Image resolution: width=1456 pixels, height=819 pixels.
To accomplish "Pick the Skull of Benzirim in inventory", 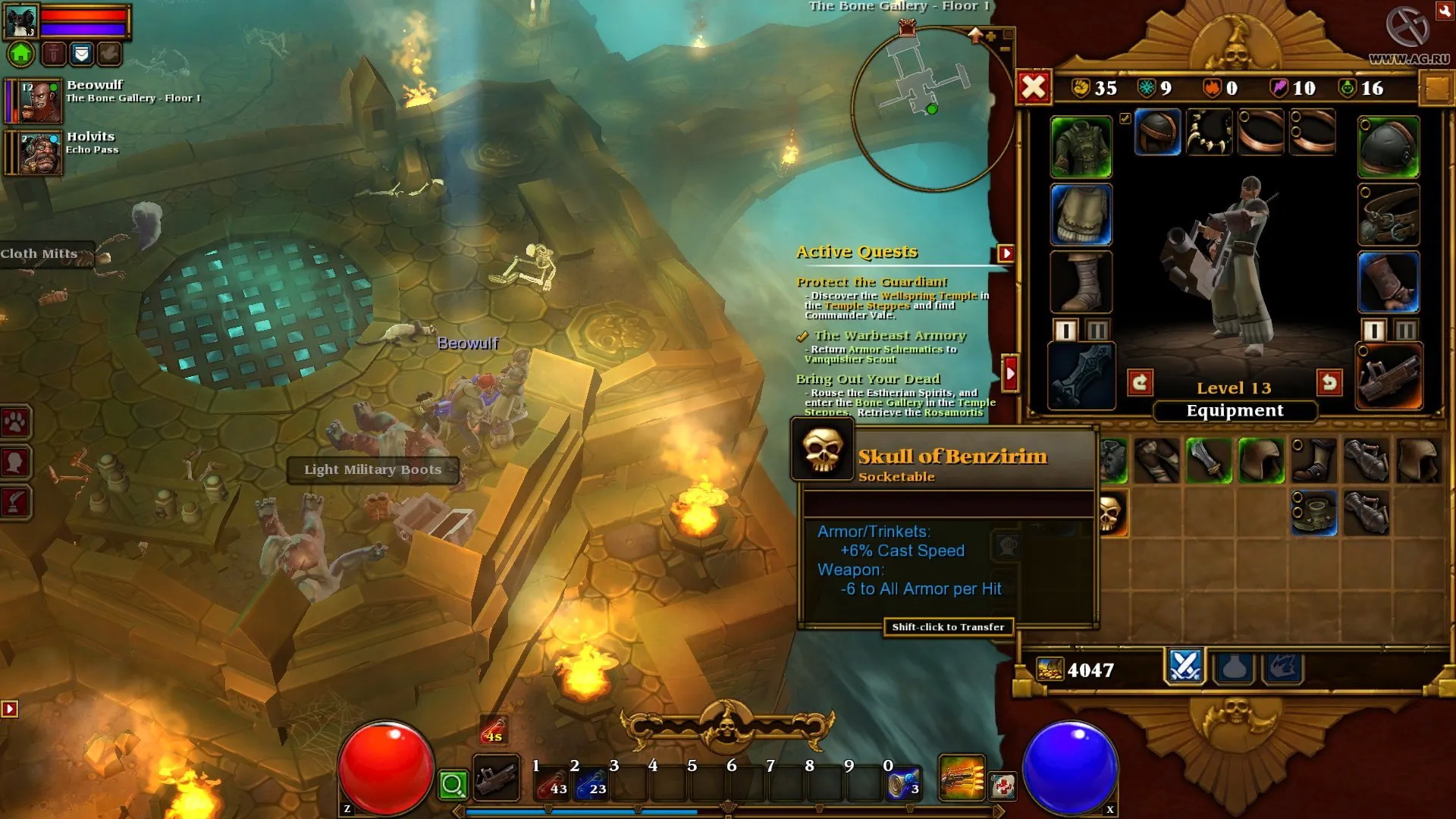I will tap(1110, 513).
